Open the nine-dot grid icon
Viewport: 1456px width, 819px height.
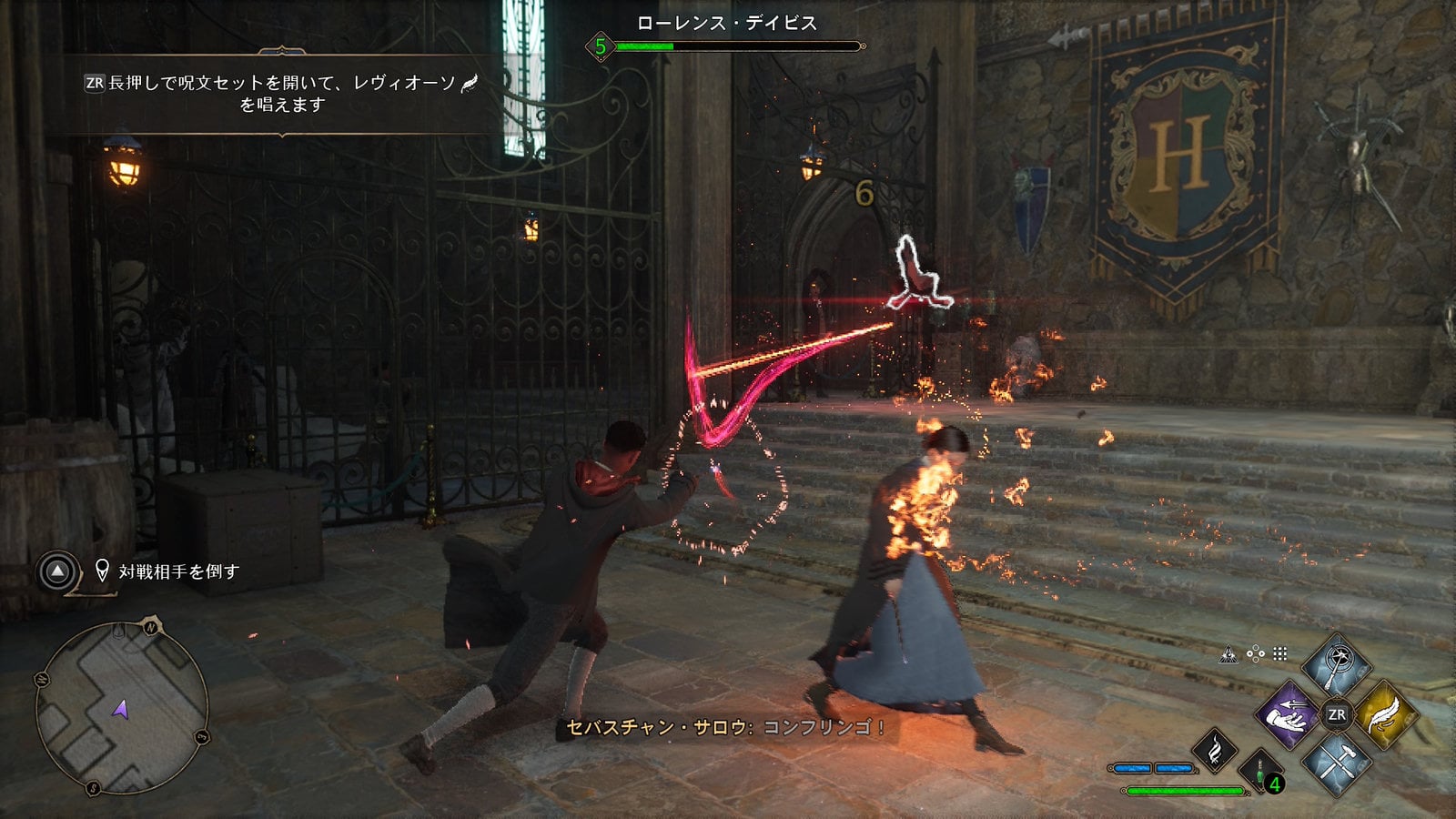[1280, 653]
